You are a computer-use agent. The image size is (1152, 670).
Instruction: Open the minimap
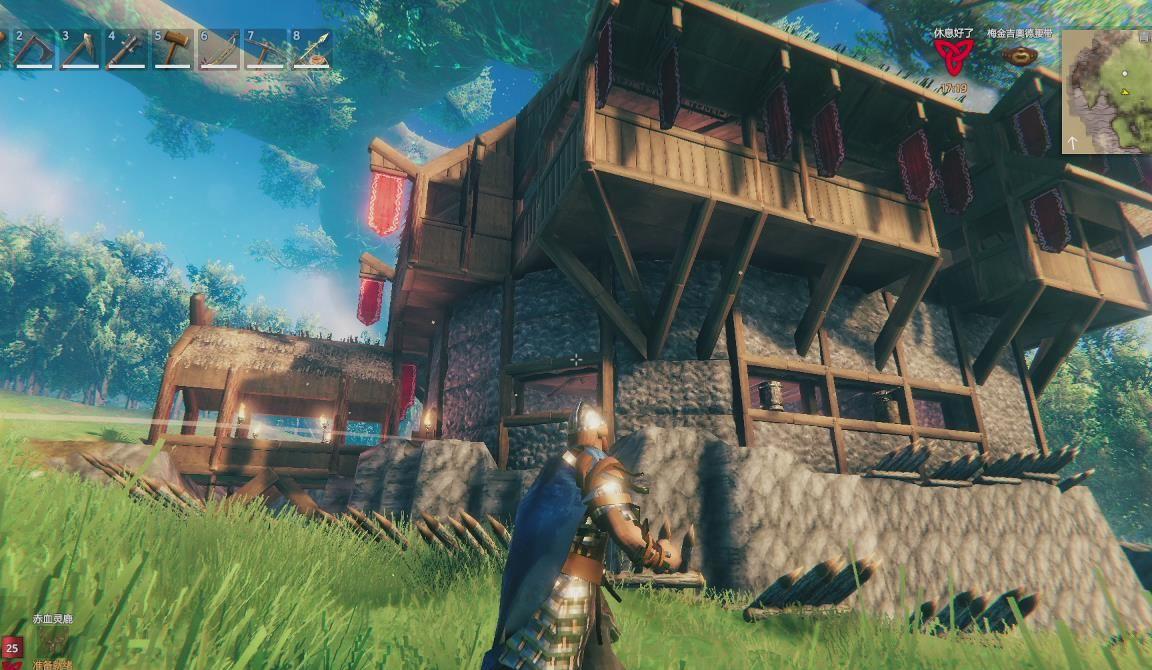(1107, 91)
